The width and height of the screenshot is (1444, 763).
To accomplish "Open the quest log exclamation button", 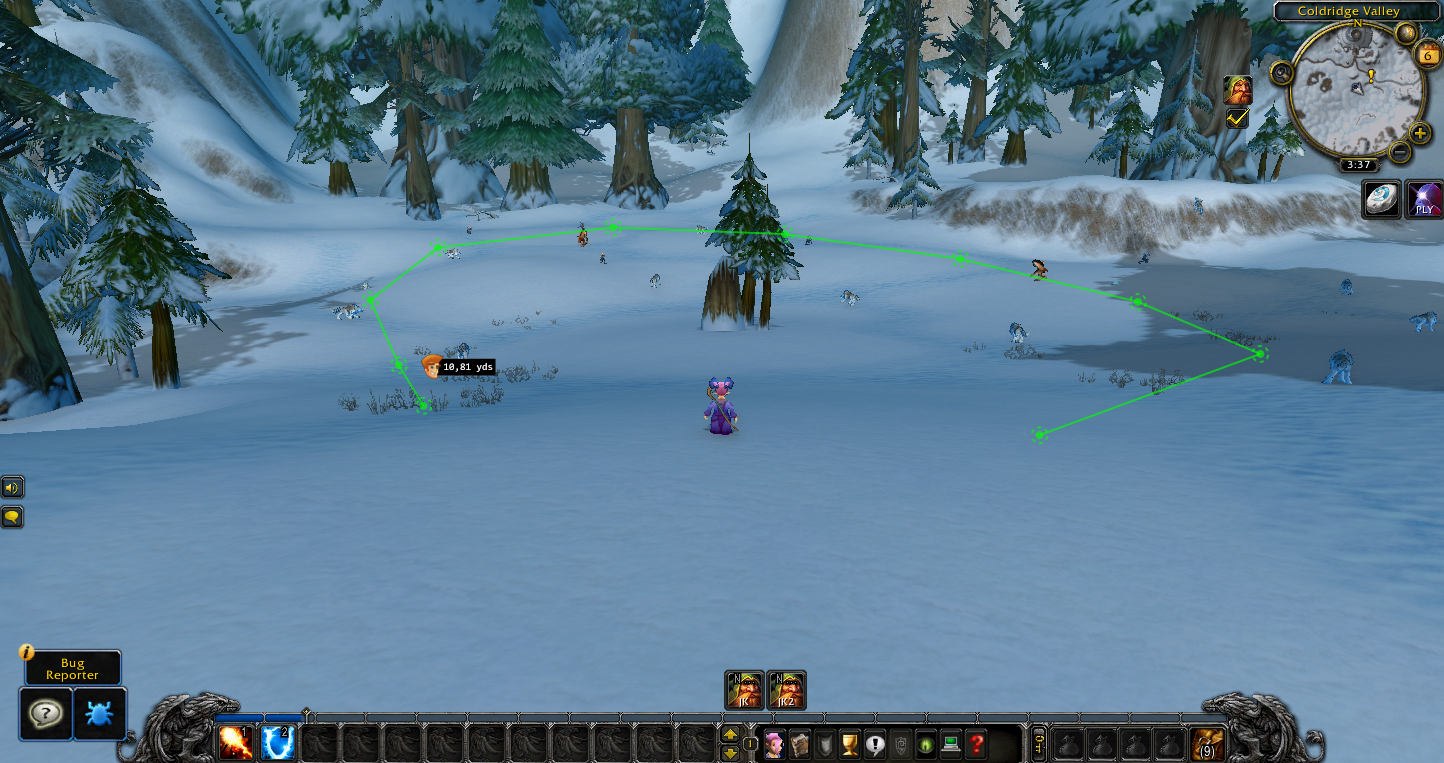I will (x=875, y=744).
